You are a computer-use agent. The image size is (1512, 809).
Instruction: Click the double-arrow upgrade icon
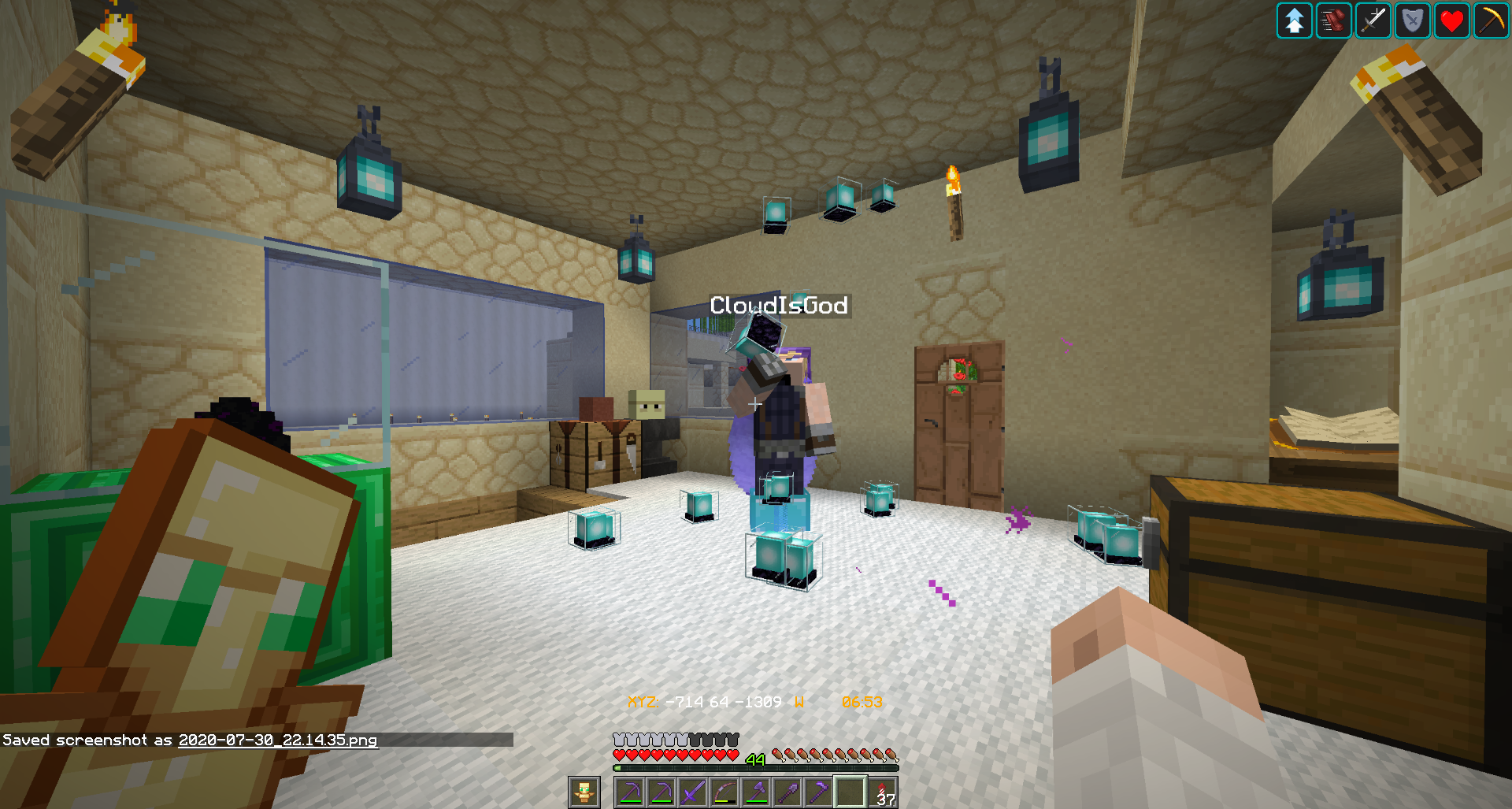click(x=1294, y=21)
